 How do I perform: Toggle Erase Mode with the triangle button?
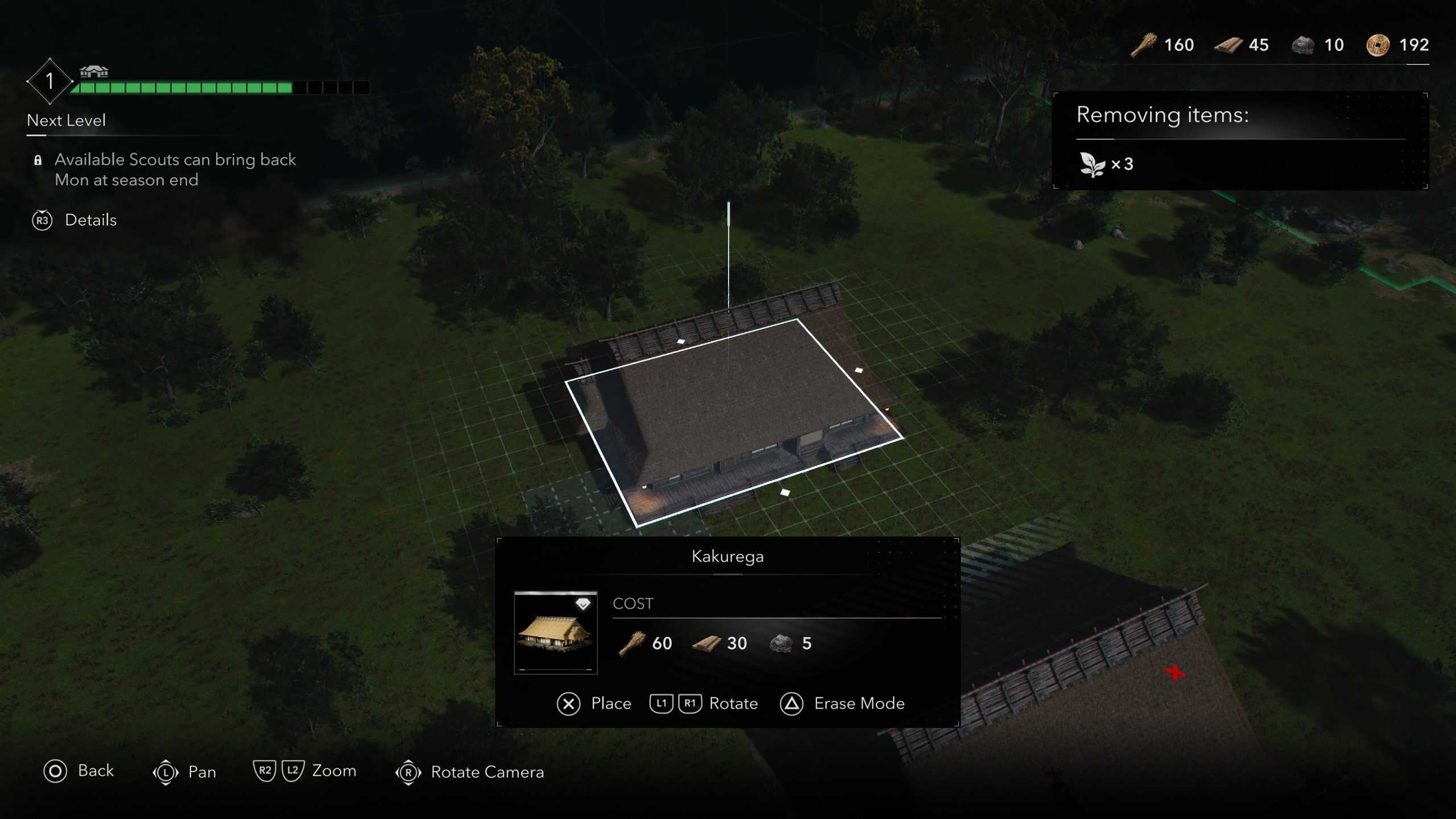click(793, 704)
